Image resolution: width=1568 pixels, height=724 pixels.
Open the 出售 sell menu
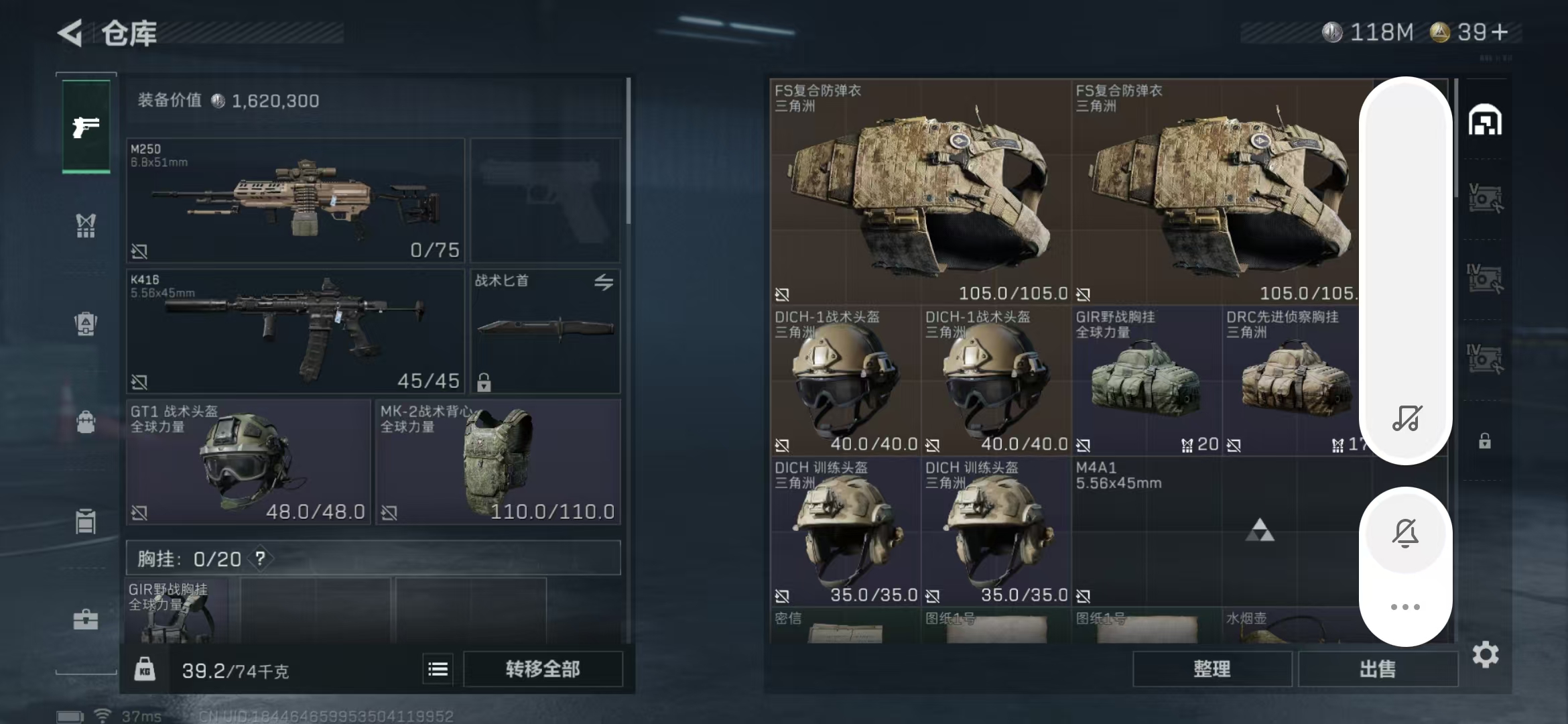pos(1378,669)
